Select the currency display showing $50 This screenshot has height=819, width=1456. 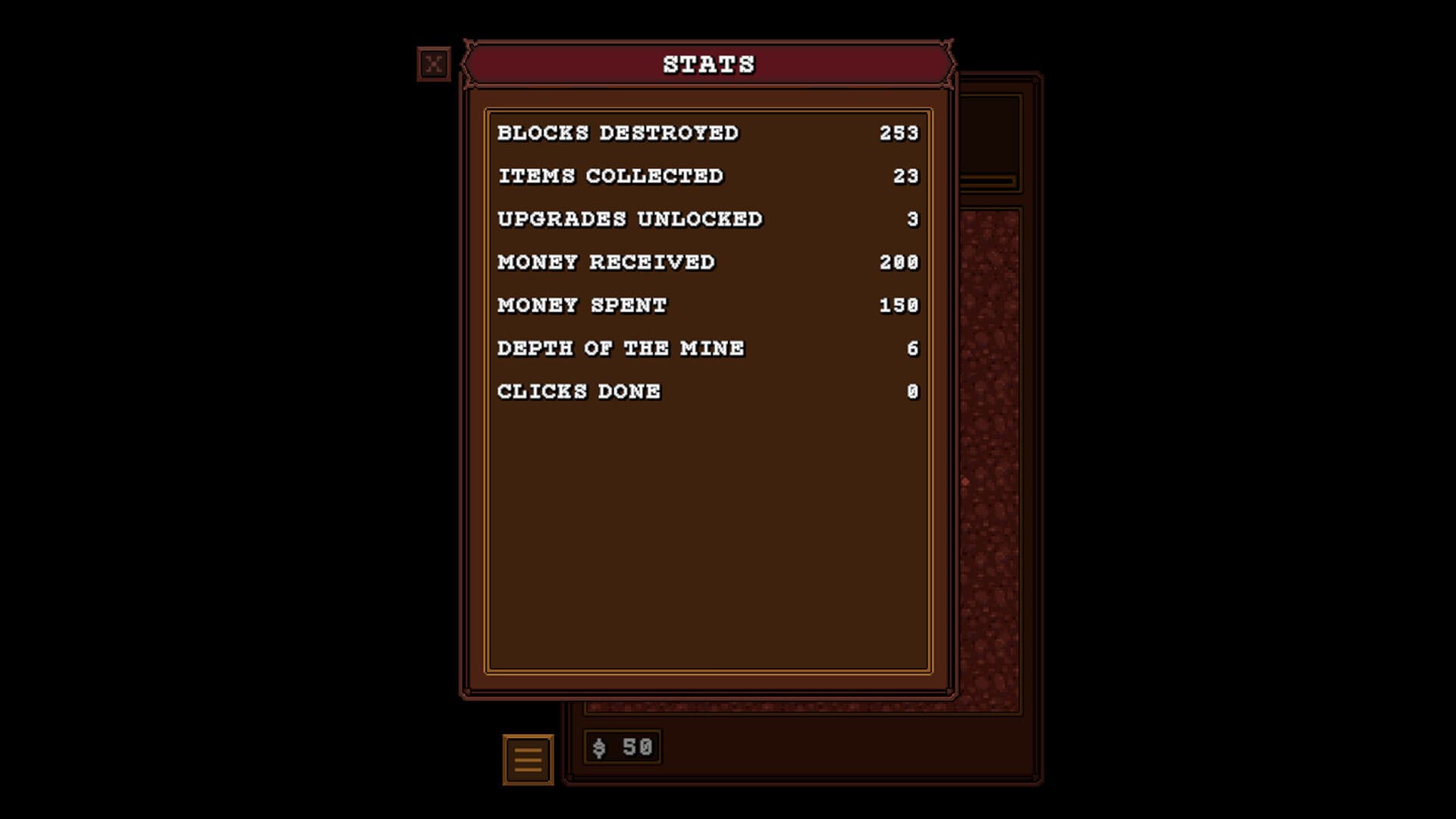(622, 747)
